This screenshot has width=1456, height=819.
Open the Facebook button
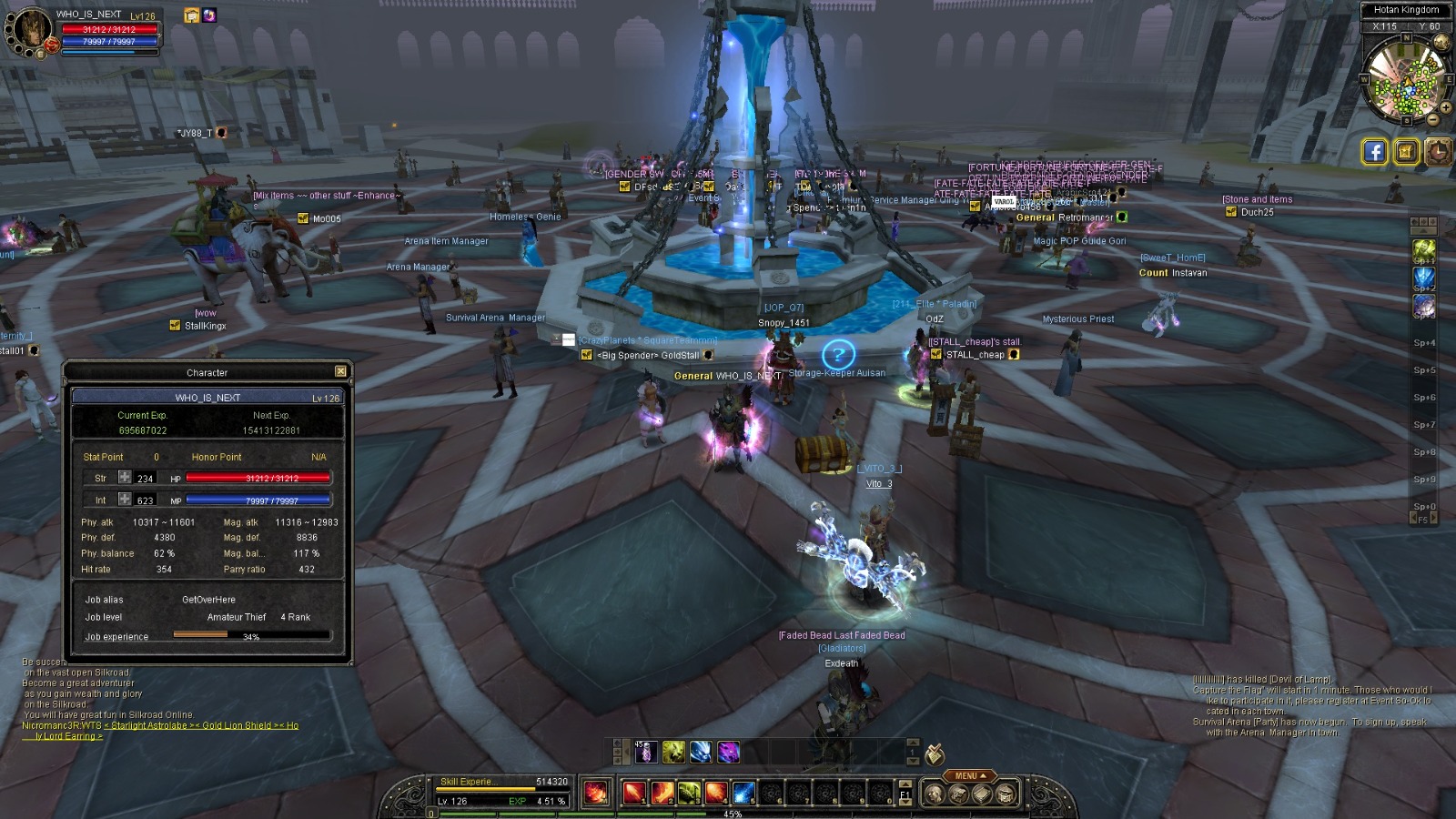point(1374,151)
